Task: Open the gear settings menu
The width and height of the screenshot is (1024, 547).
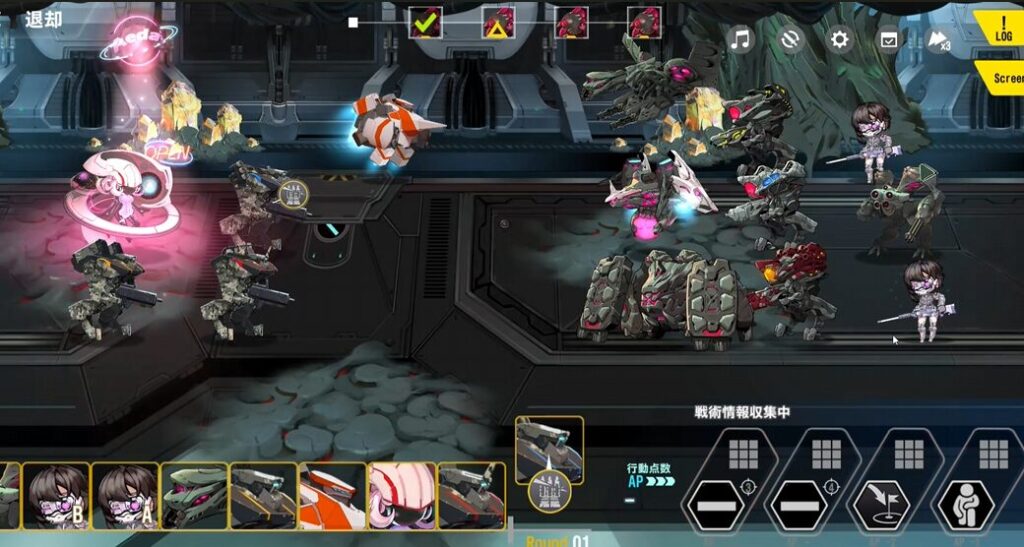Action: 840,40
